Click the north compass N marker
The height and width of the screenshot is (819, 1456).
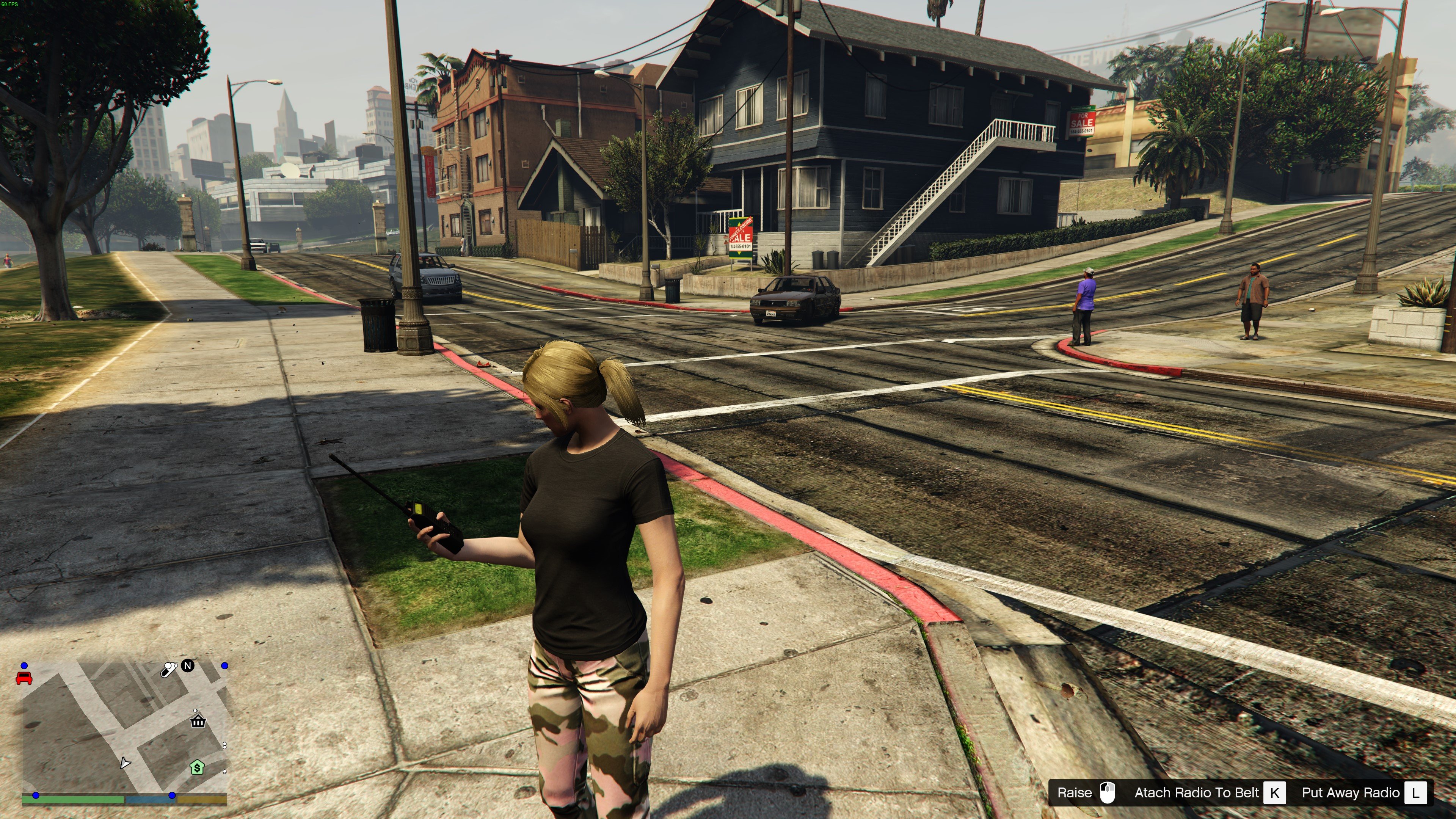[188, 665]
